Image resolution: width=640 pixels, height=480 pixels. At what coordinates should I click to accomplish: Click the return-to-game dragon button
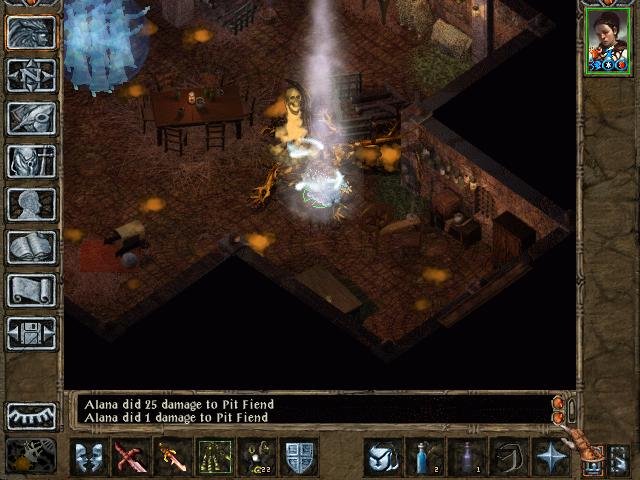point(31,32)
